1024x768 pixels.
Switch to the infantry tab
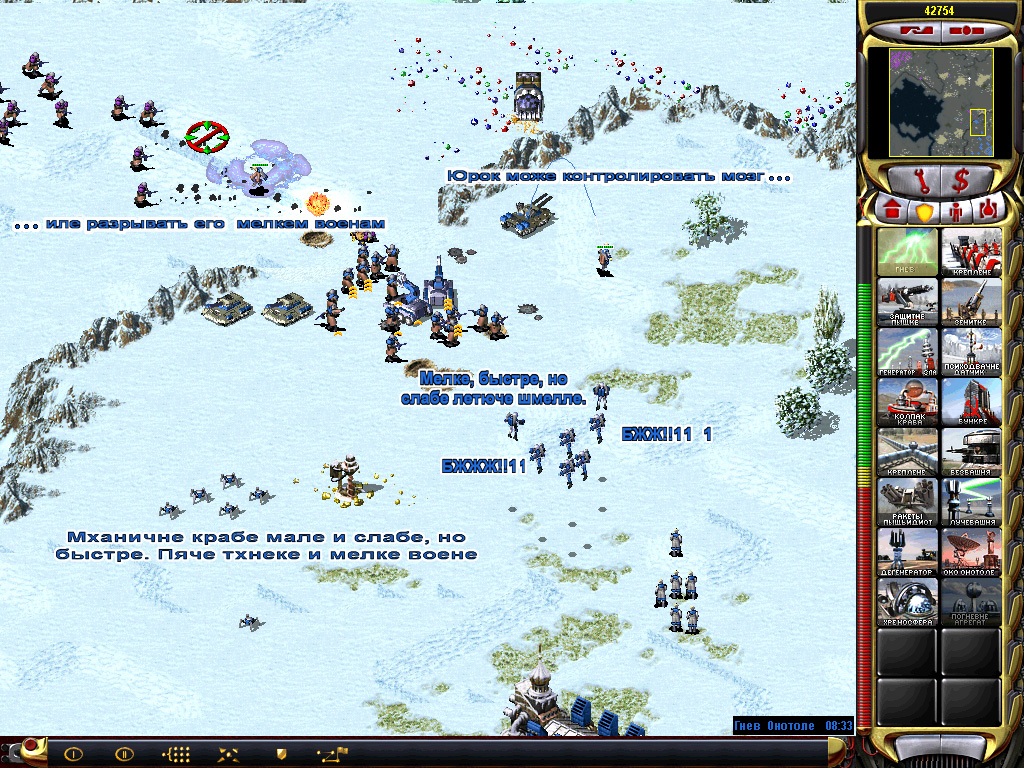pyautogui.click(x=955, y=212)
